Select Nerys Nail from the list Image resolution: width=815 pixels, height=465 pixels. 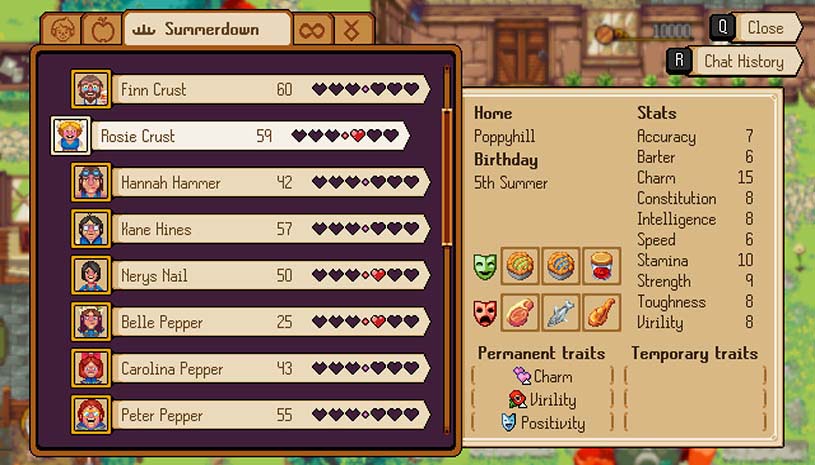[250, 276]
